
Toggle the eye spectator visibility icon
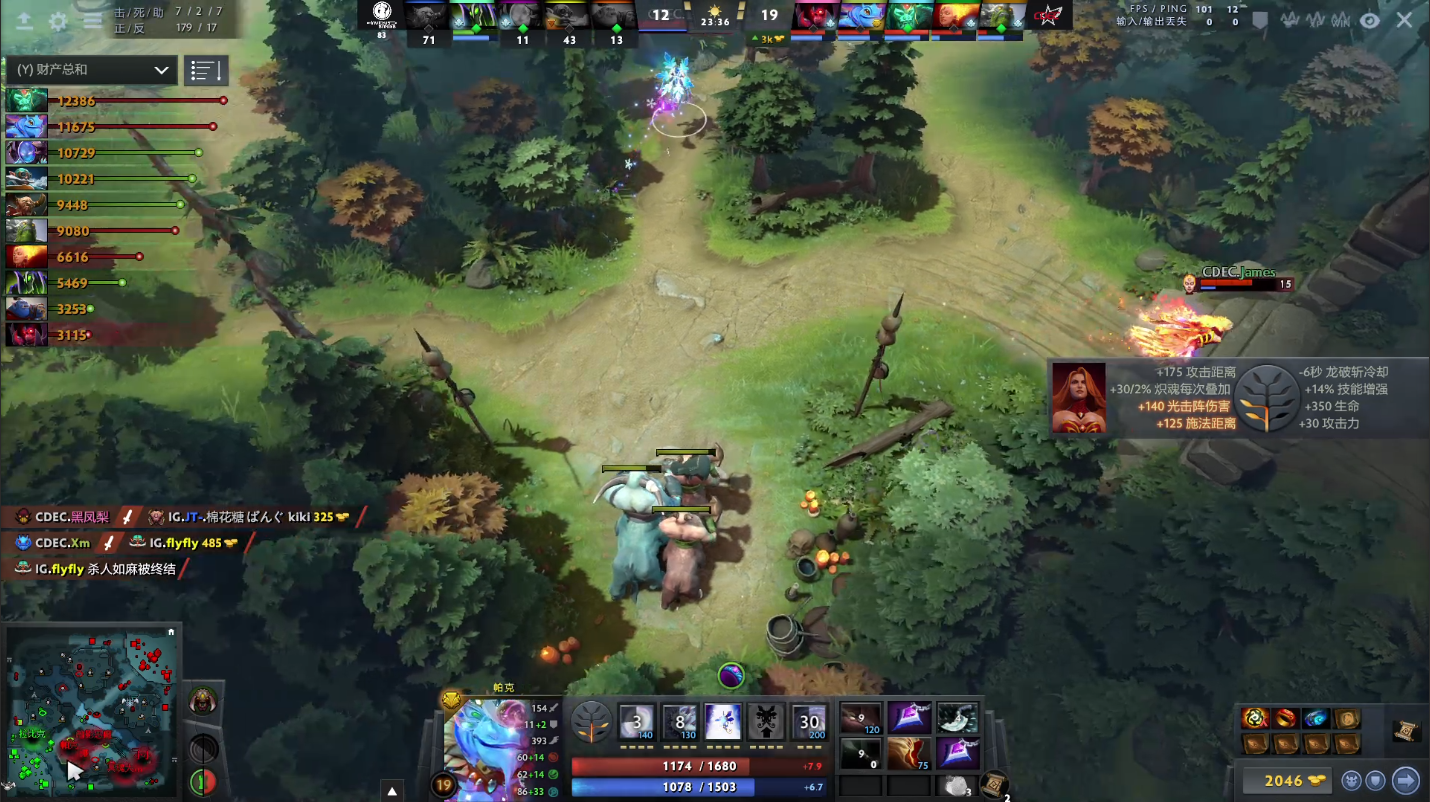click(x=1369, y=20)
